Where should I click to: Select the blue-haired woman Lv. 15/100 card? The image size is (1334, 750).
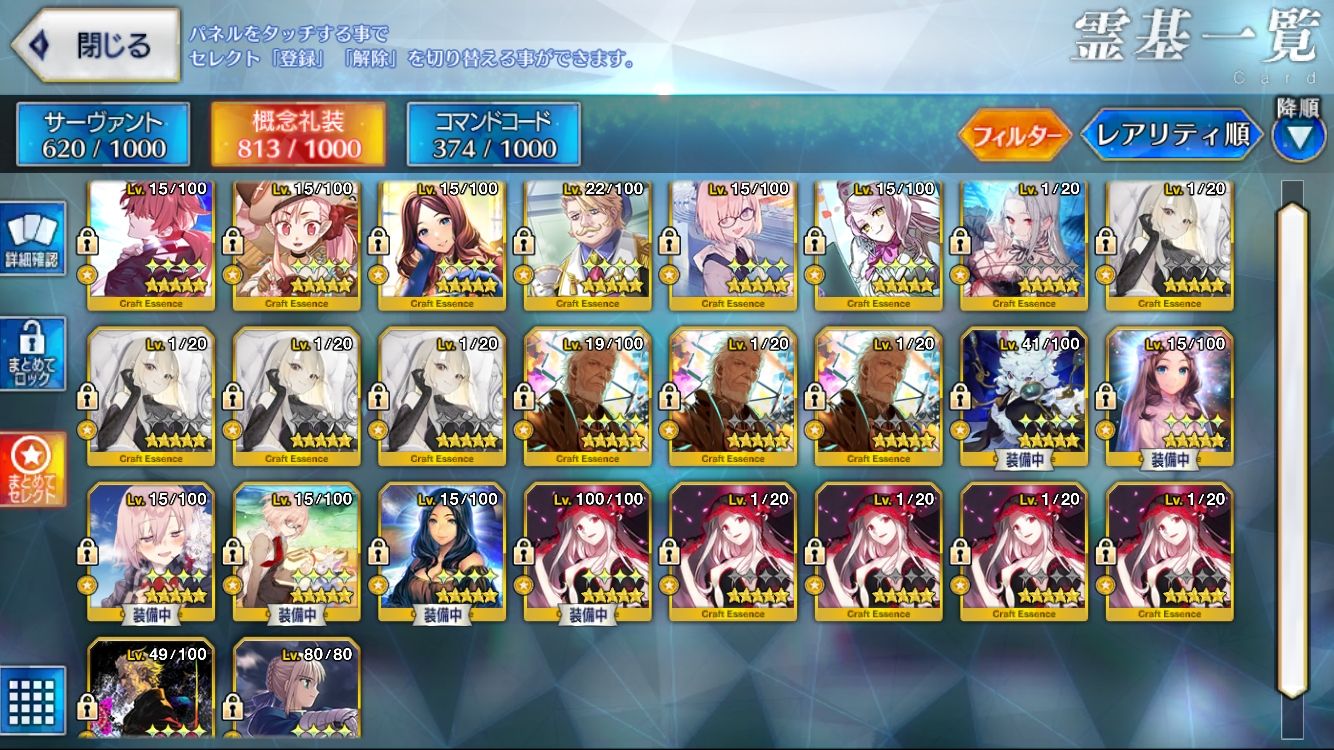coord(441,555)
